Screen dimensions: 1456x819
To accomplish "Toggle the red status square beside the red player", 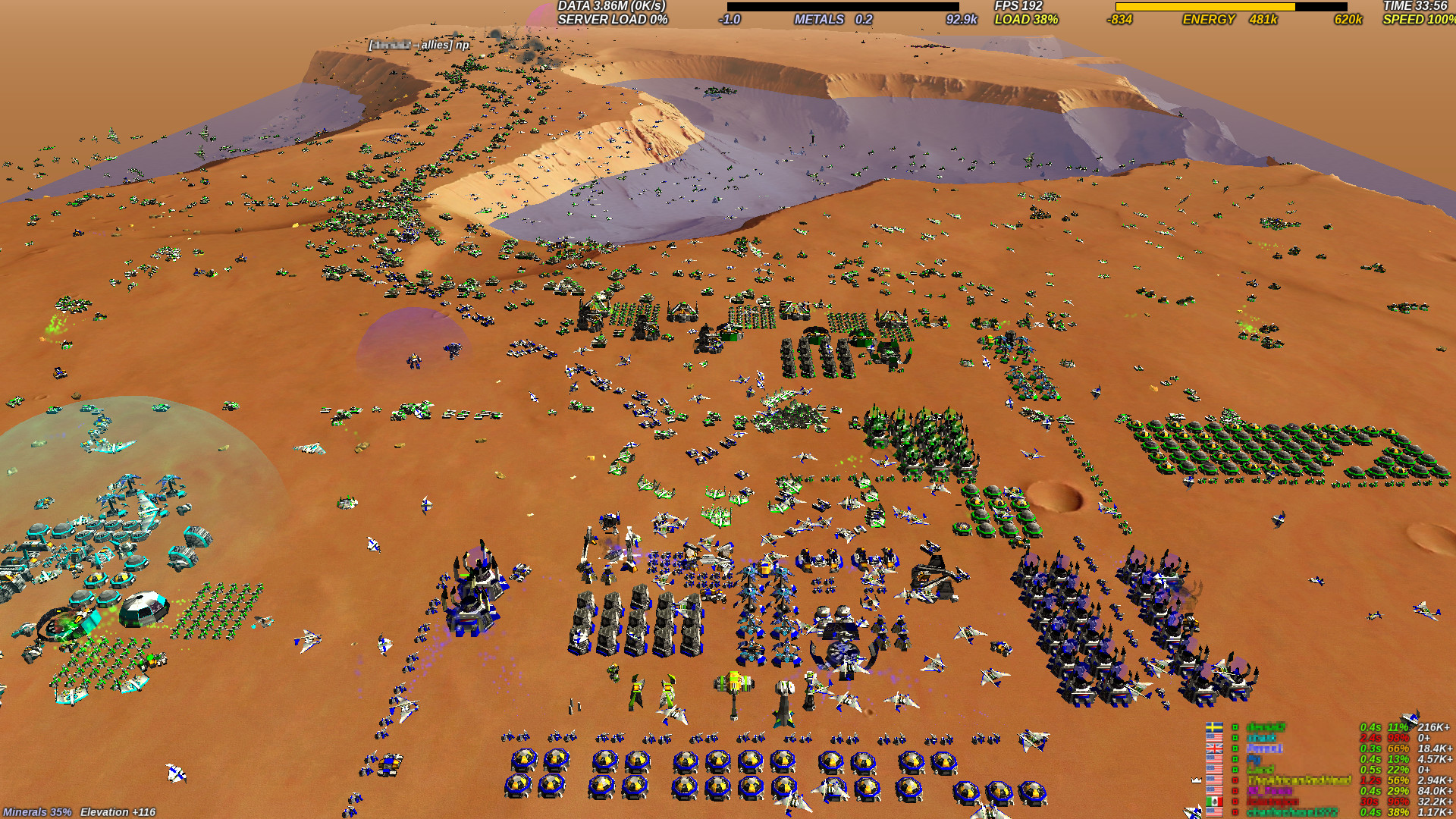I will (x=1236, y=801).
